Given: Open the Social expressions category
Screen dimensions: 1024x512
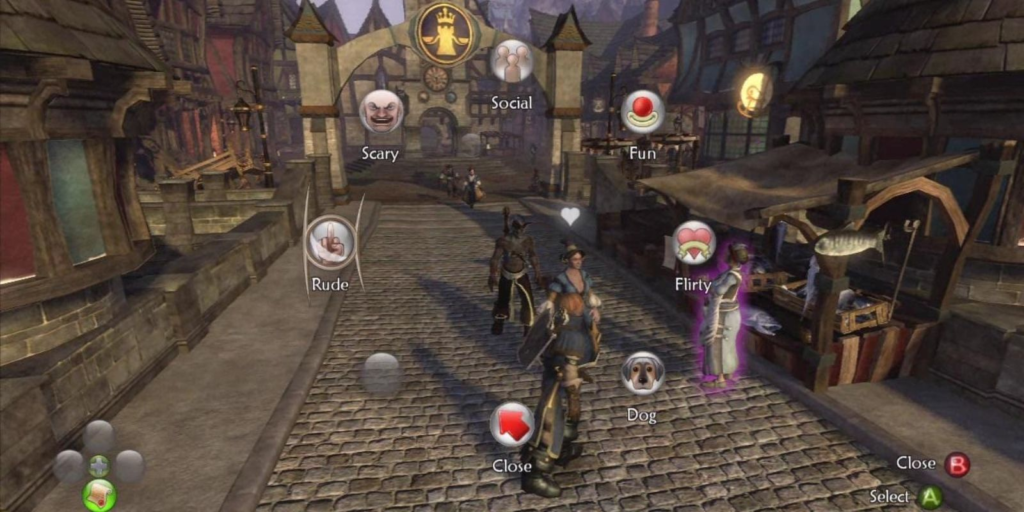Looking at the screenshot, I should (511, 61).
